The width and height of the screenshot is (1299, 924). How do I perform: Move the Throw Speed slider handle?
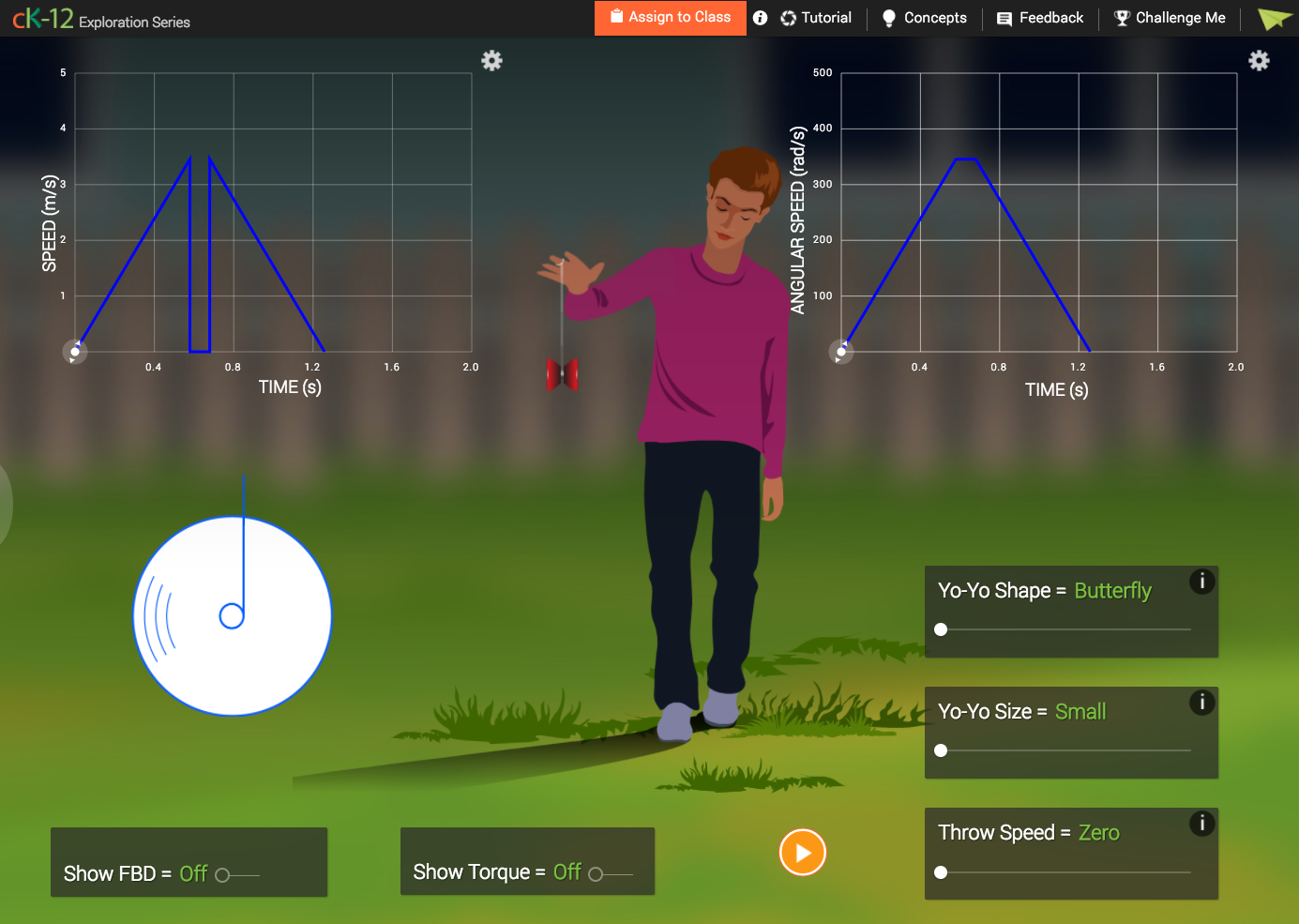click(941, 872)
